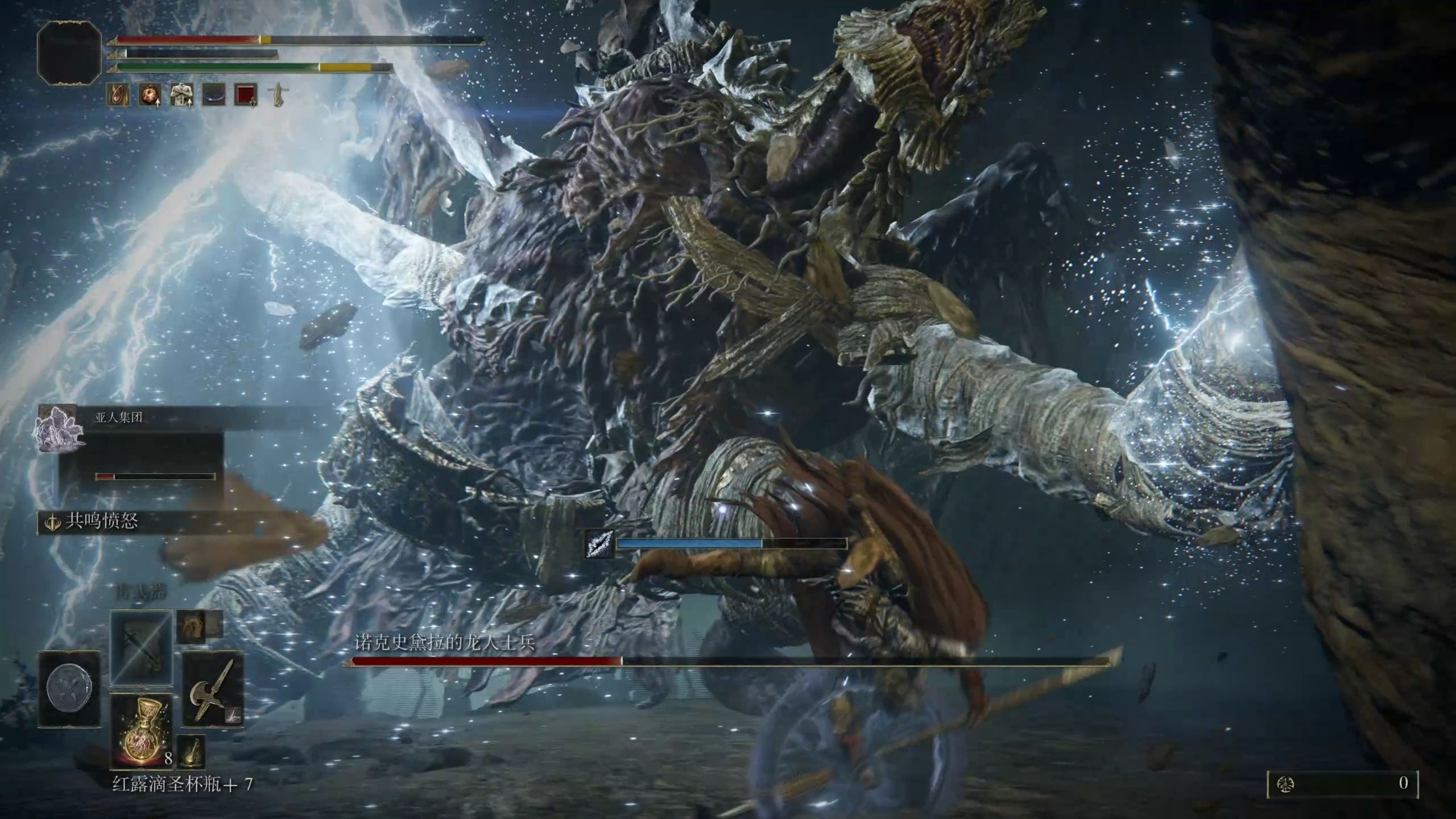Click the red square debuff icon

coord(246,95)
